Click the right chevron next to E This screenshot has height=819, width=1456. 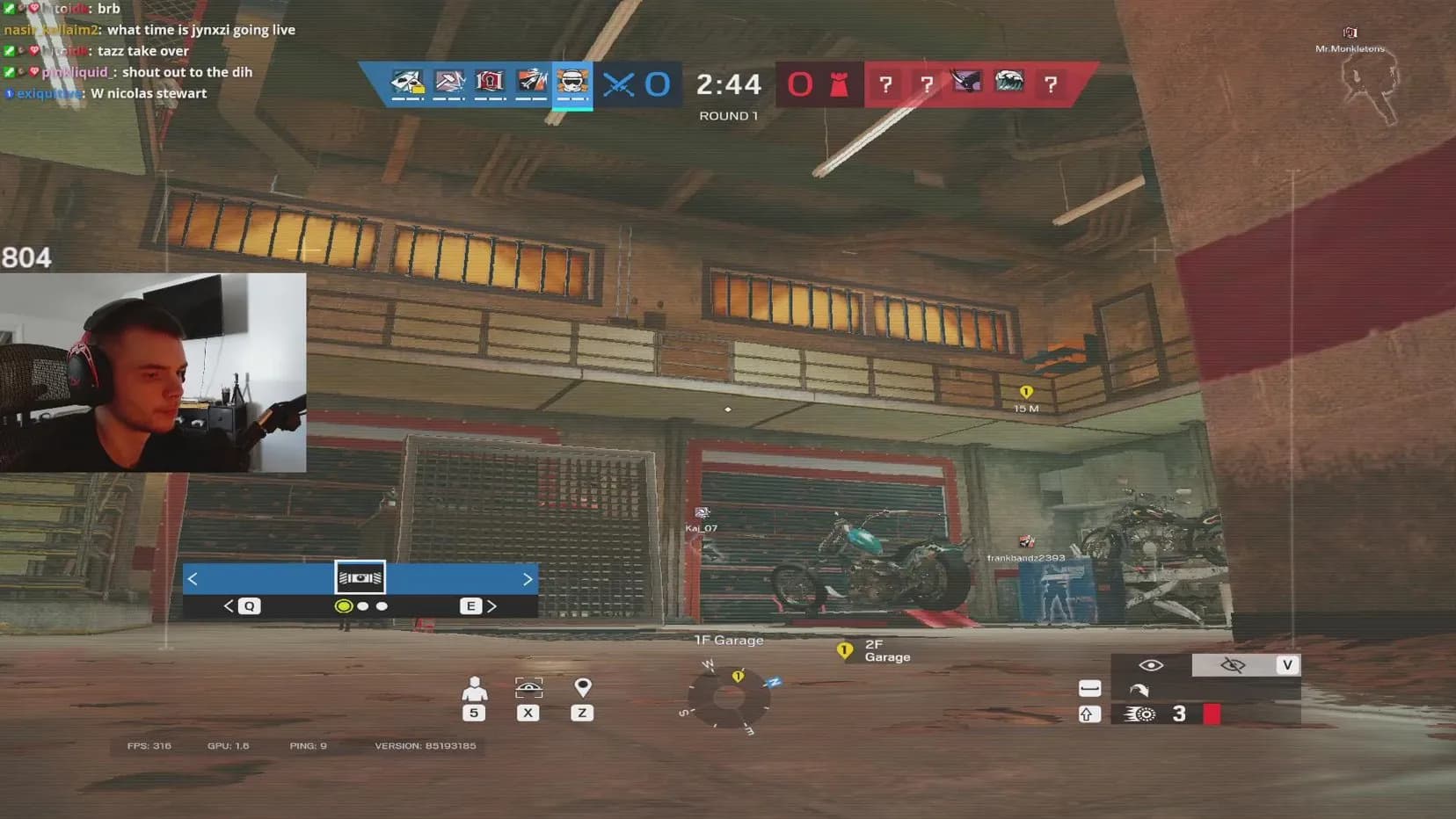click(493, 605)
